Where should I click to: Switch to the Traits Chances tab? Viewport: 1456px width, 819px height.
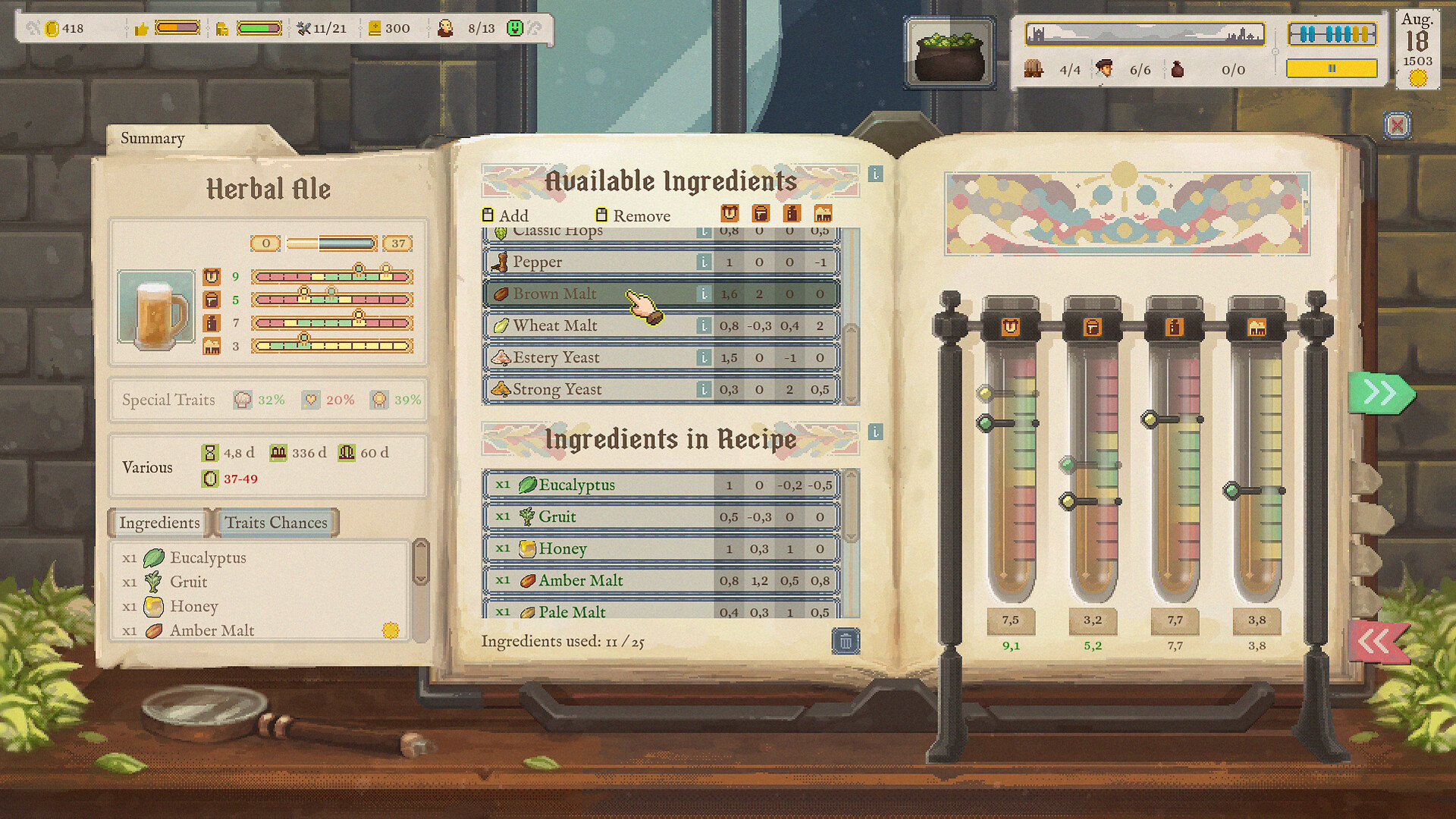click(275, 522)
